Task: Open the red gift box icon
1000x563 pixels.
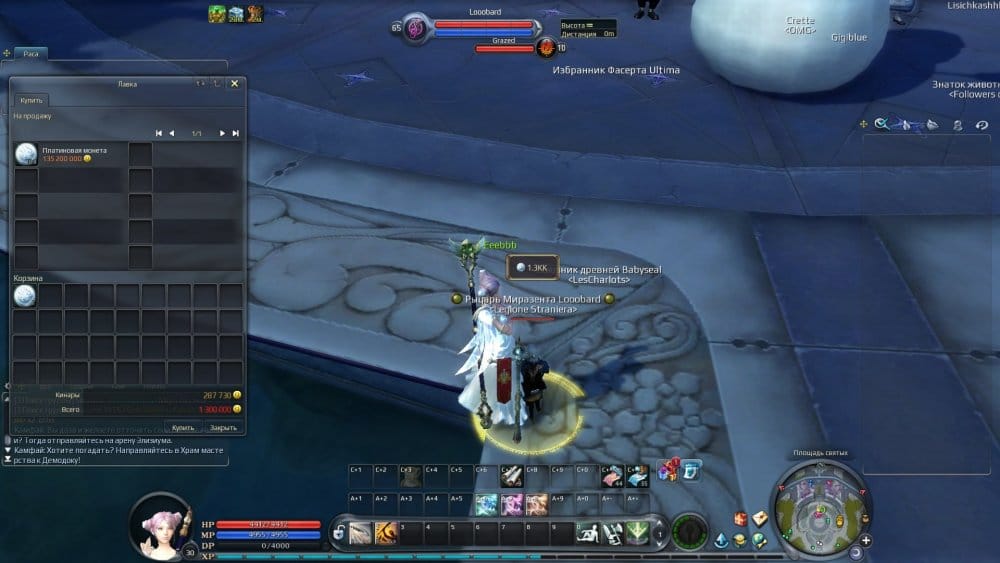Action: point(741,518)
